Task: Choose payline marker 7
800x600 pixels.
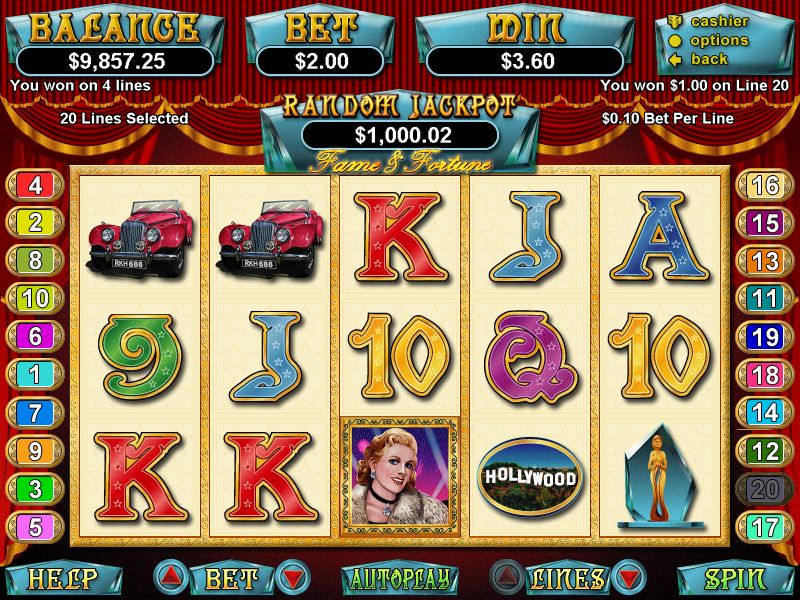Action: click(35, 412)
